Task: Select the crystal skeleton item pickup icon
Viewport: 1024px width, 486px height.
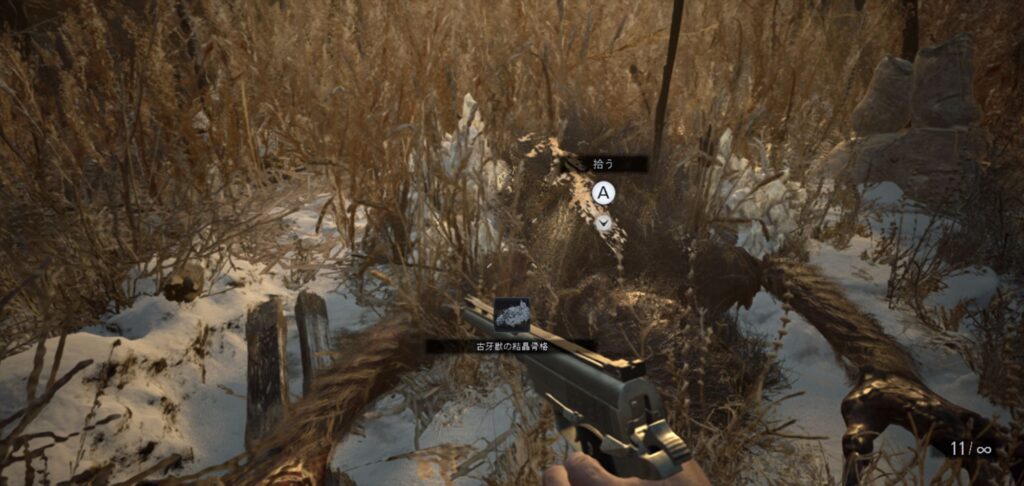Action: click(x=512, y=315)
